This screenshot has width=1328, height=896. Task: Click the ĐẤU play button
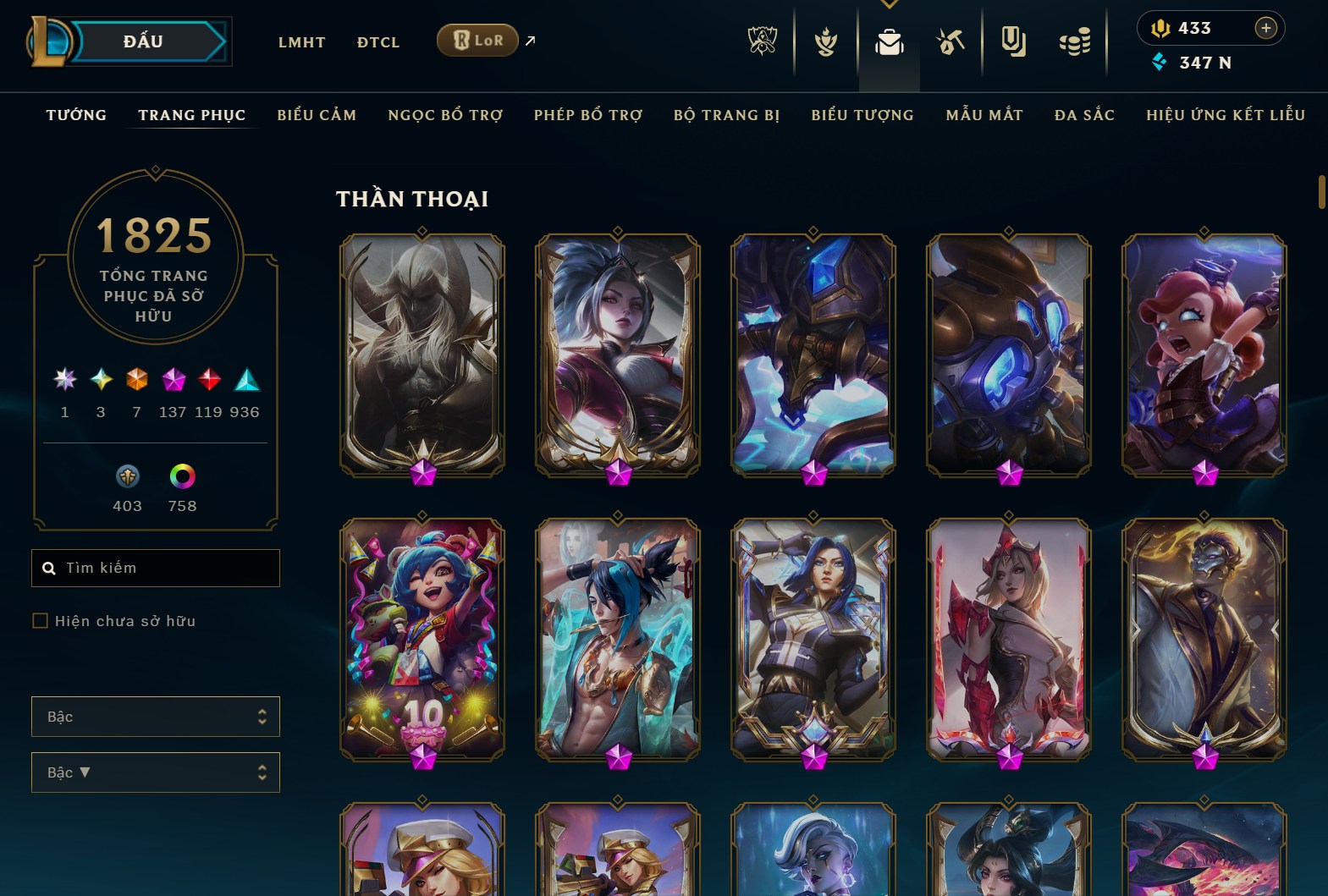[144, 41]
